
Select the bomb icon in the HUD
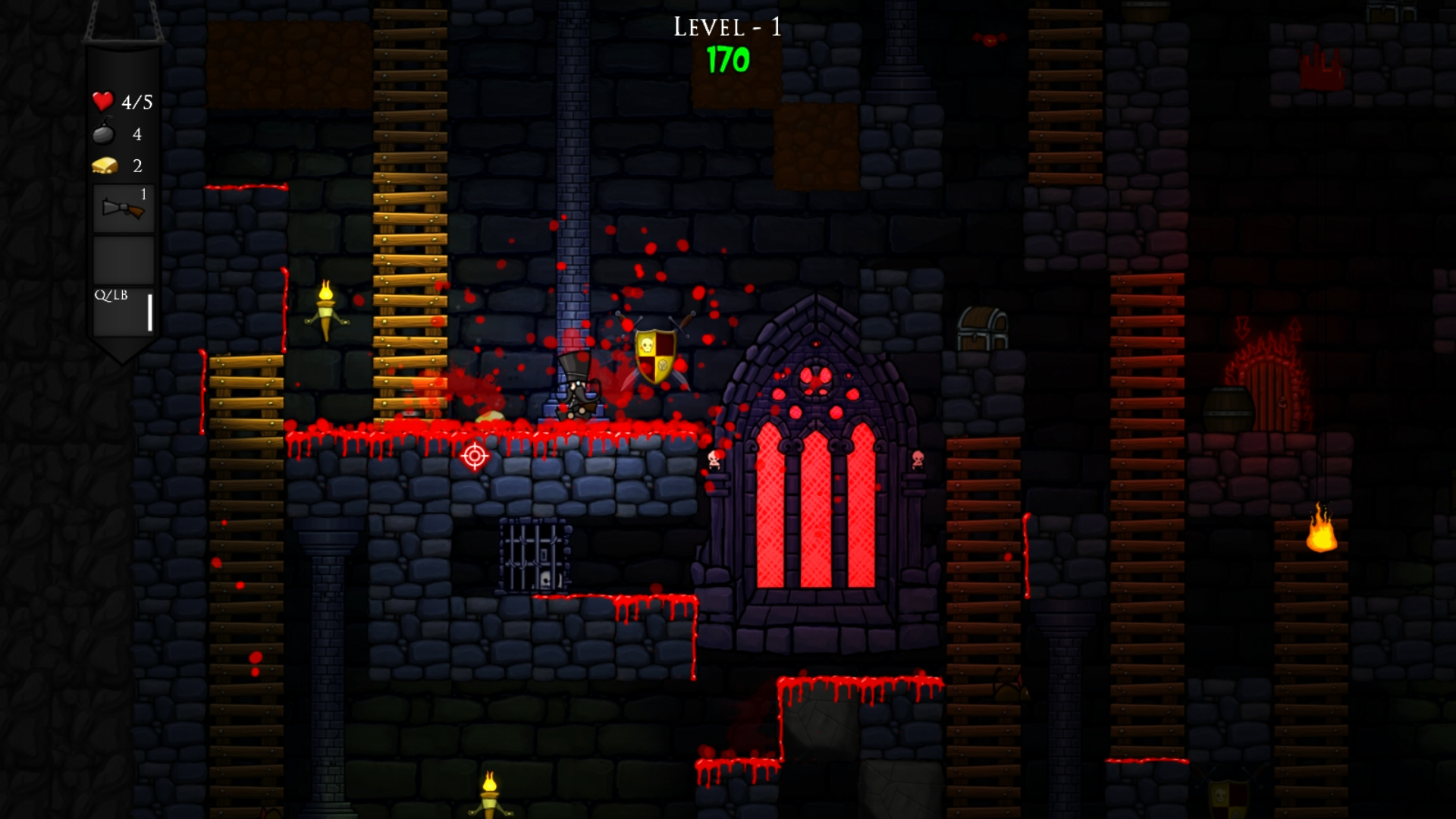(103, 134)
